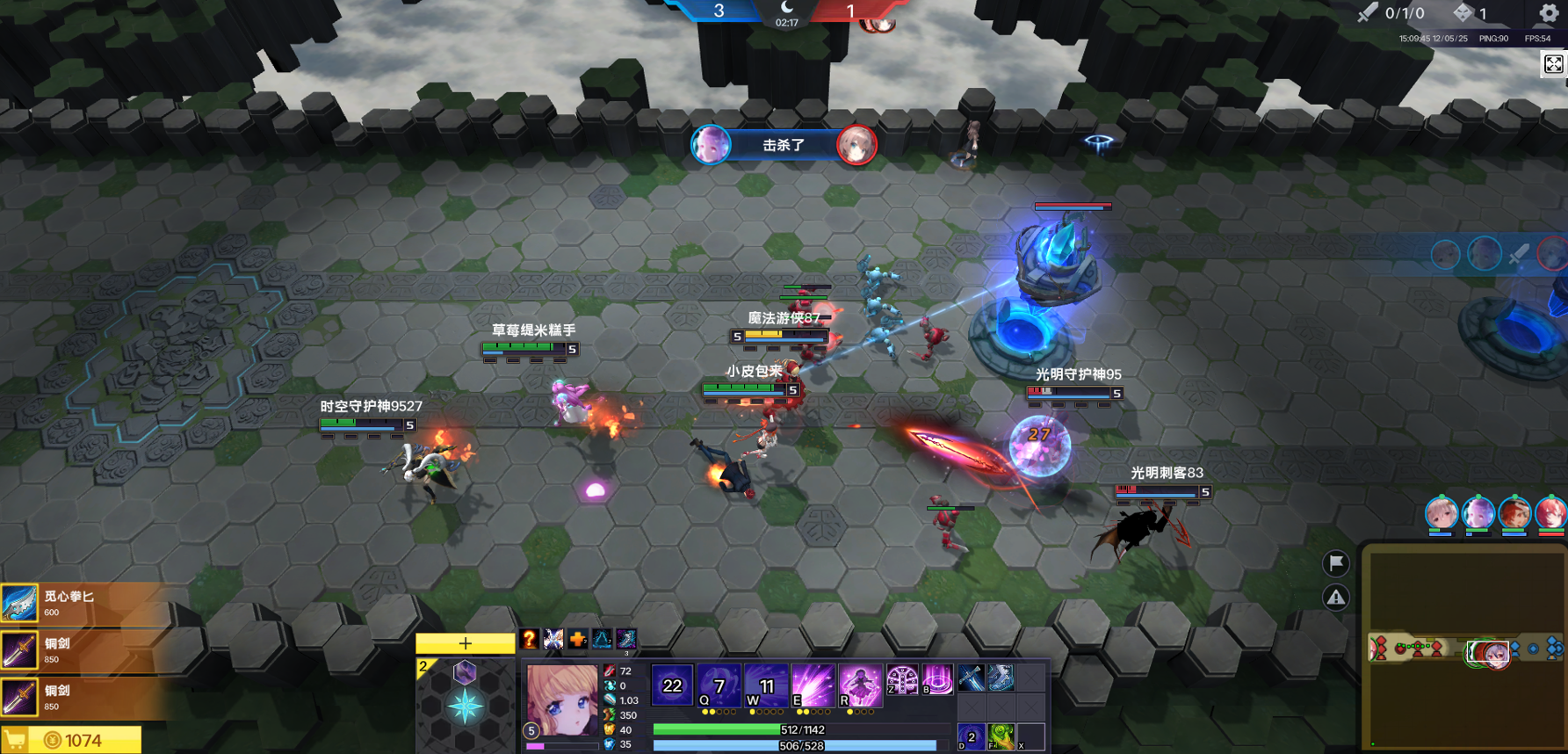This screenshot has width=1568, height=754.
Task: Open the settings gear menu
Action: pos(1548,13)
